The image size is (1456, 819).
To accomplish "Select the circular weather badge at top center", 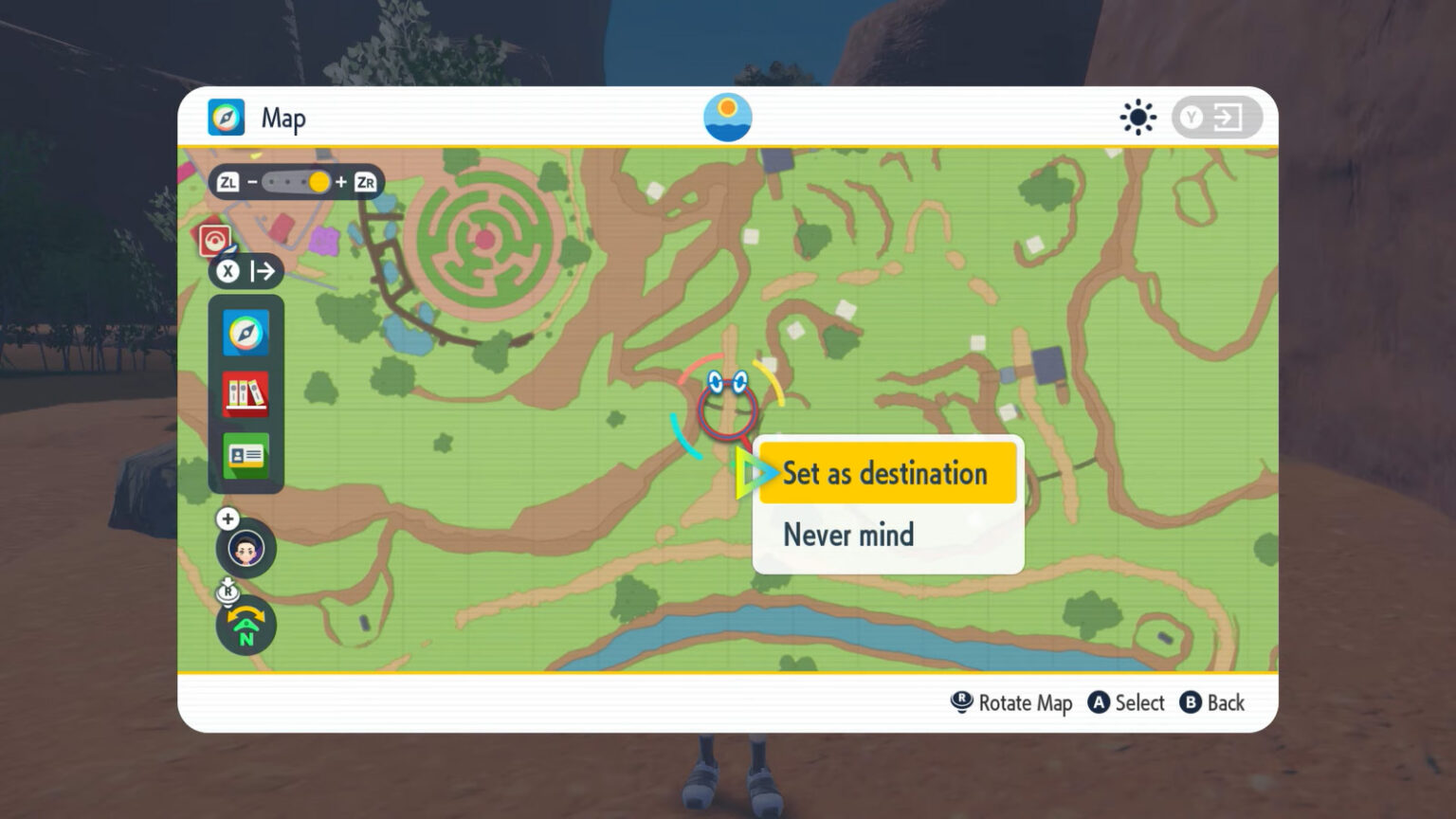I will point(728,117).
